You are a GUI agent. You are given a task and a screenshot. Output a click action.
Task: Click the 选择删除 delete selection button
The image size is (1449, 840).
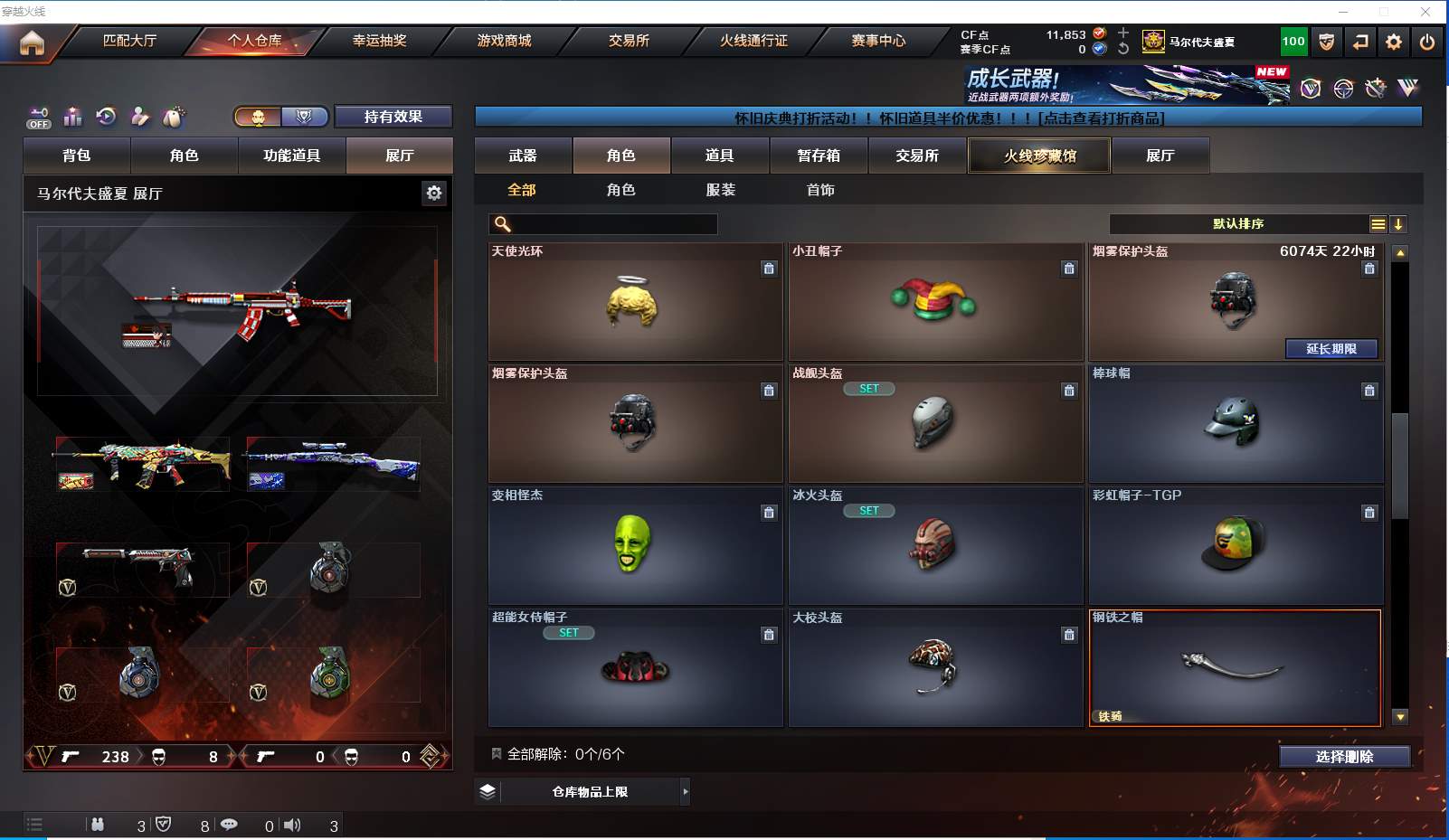tap(1344, 757)
